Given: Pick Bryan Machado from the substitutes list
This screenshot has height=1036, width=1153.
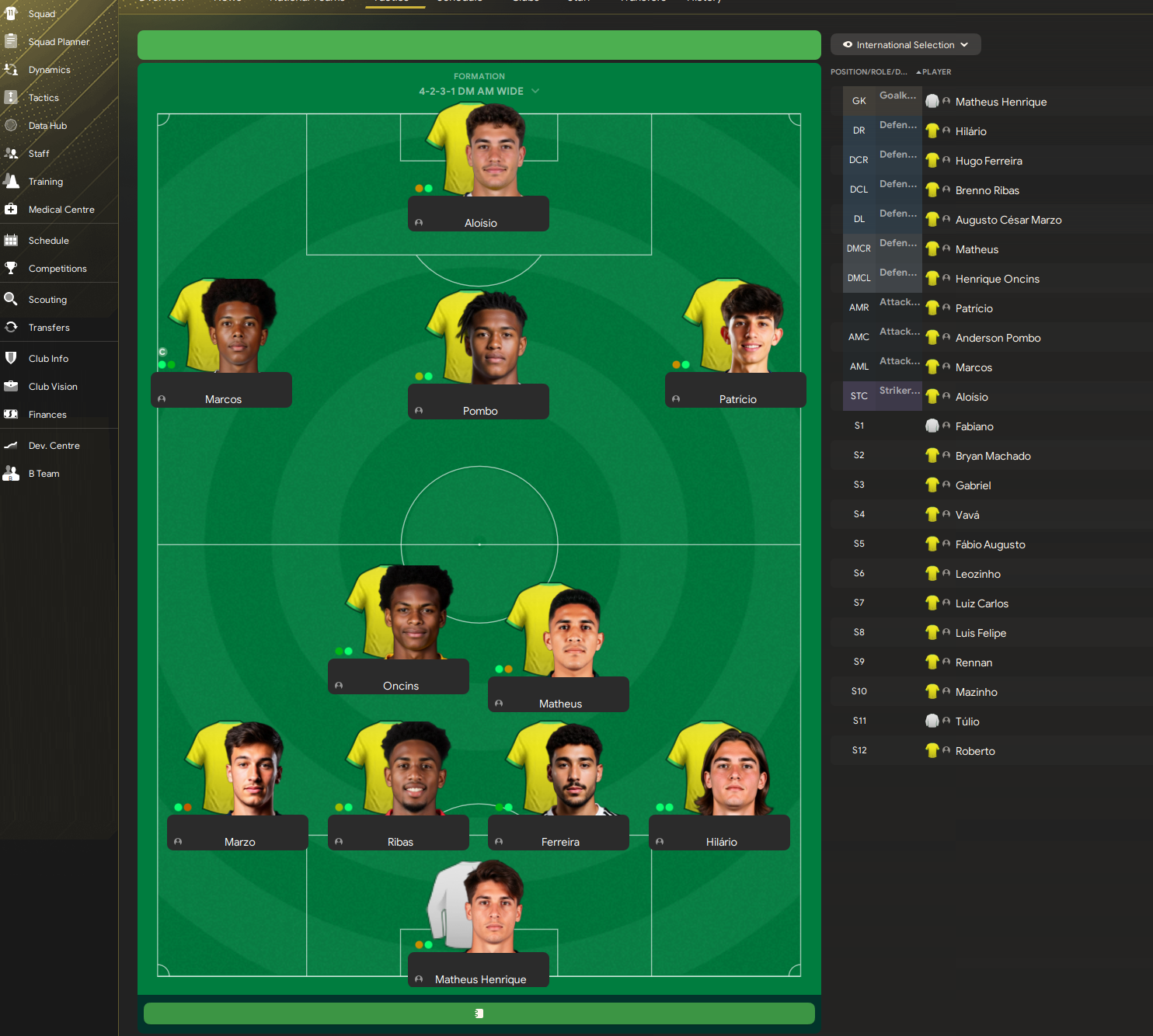Looking at the screenshot, I should (x=993, y=456).
